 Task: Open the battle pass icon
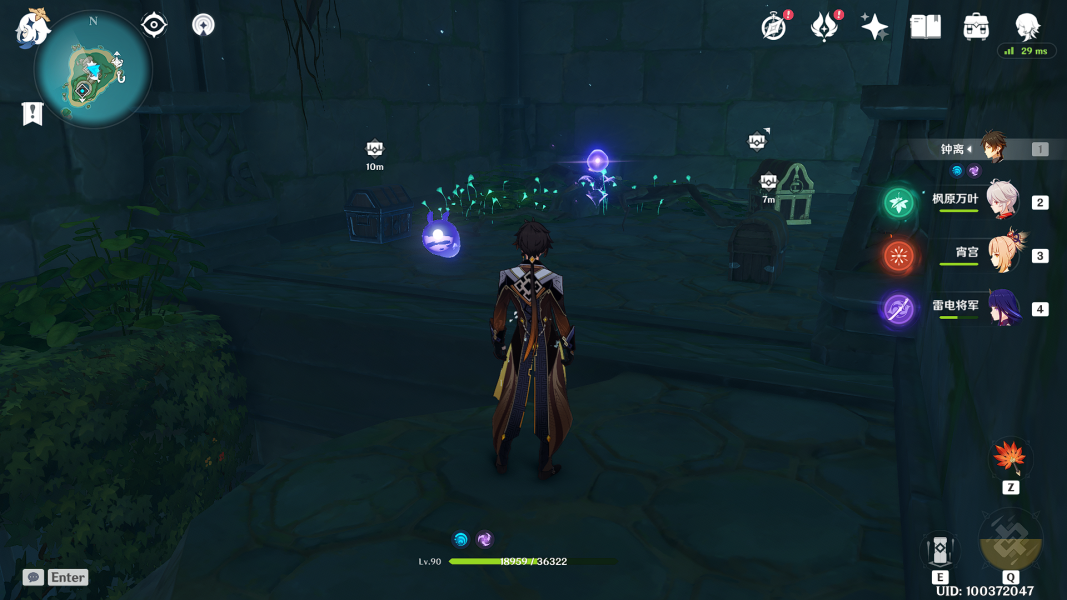824,27
